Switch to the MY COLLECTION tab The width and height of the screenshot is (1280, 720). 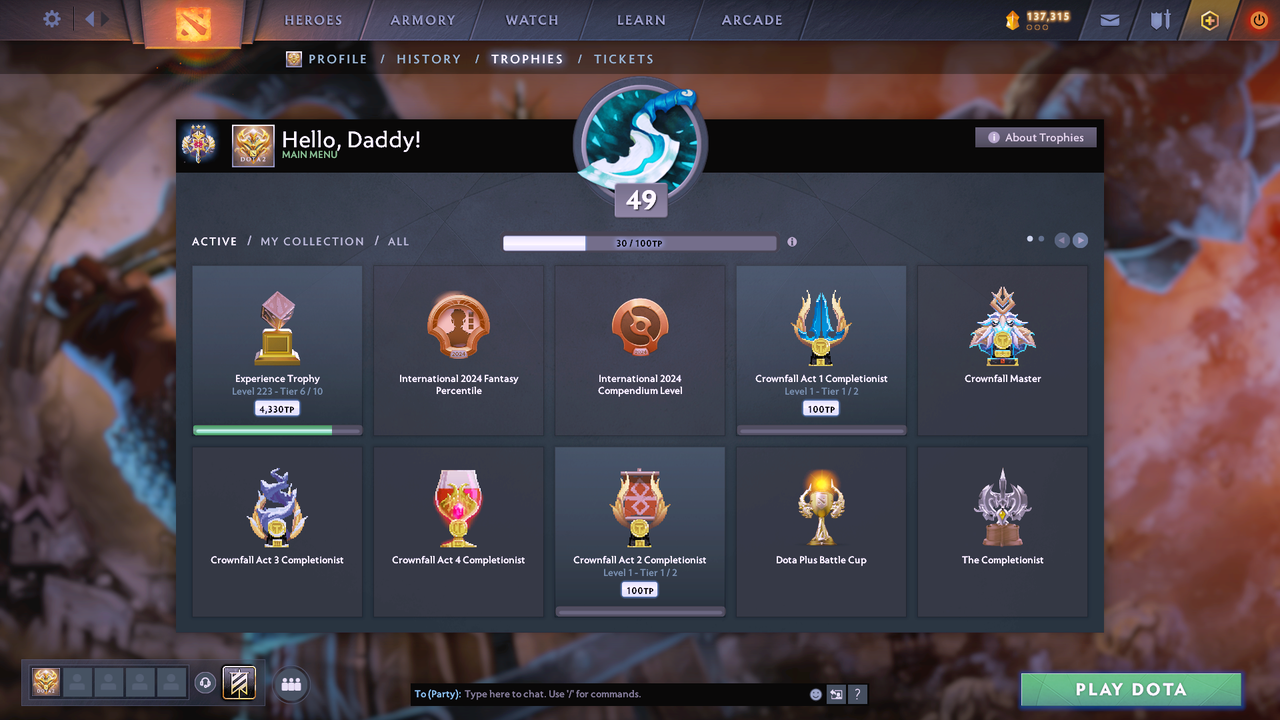click(314, 241)
